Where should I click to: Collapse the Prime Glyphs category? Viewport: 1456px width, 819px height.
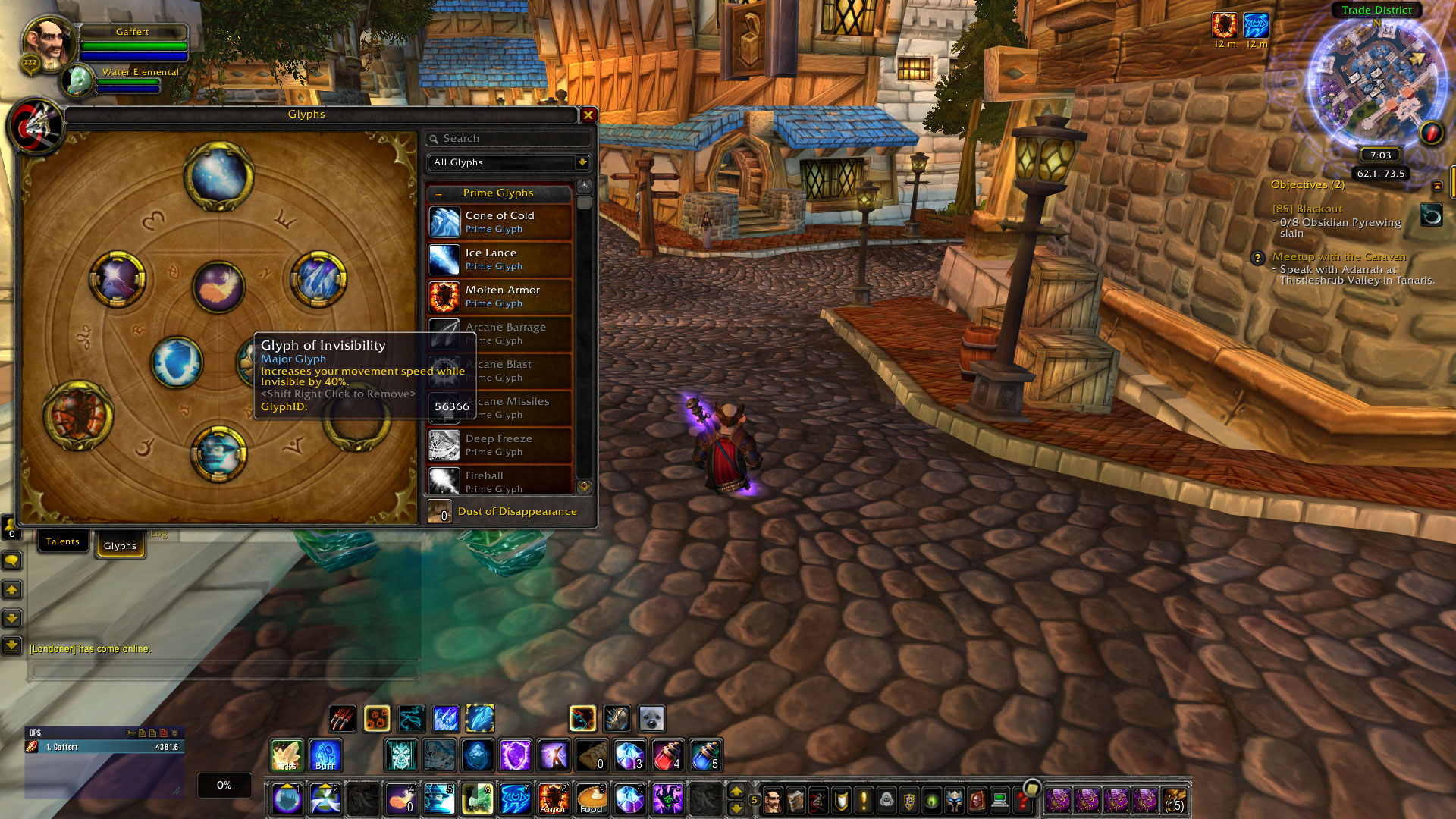438,193
